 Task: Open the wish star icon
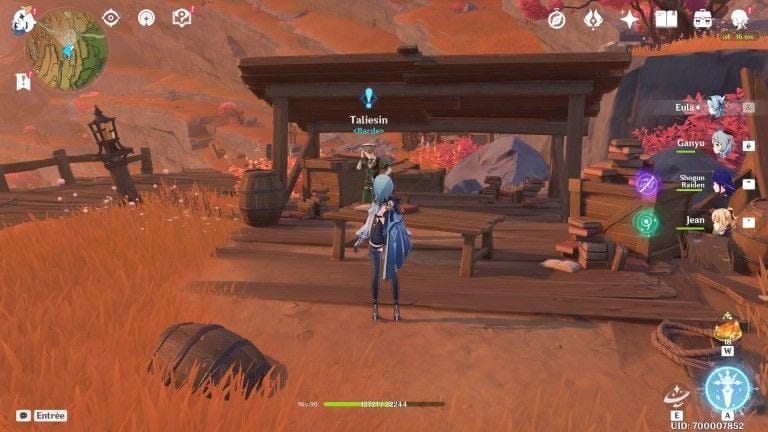coord(630,19)
